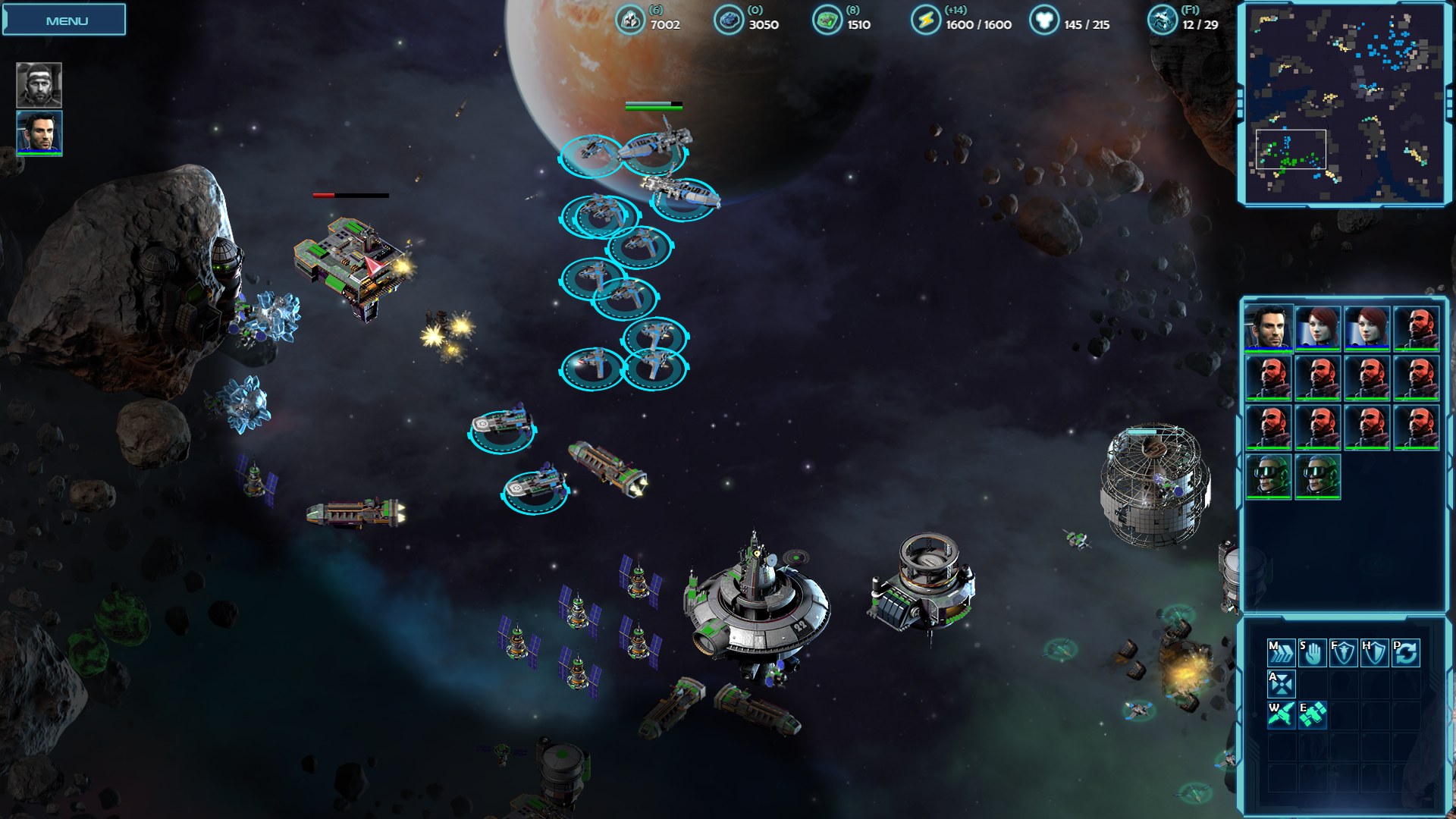The image size is (1456, 819).
Task: Select the Attack command (A crosshair arrows)
Action: click(1281, 683)
